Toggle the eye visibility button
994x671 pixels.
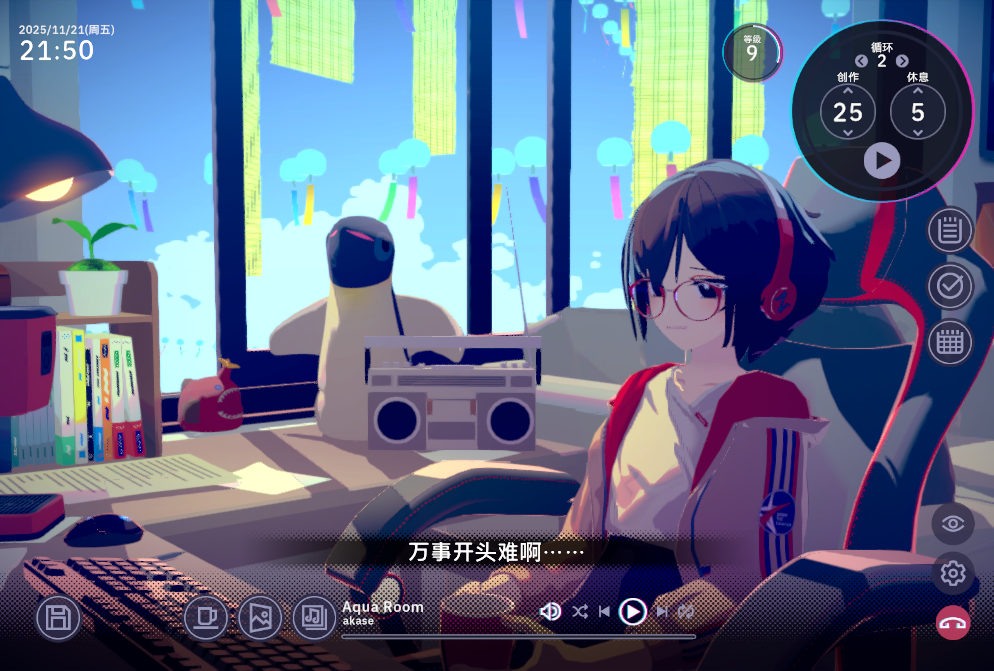[953, 523]
